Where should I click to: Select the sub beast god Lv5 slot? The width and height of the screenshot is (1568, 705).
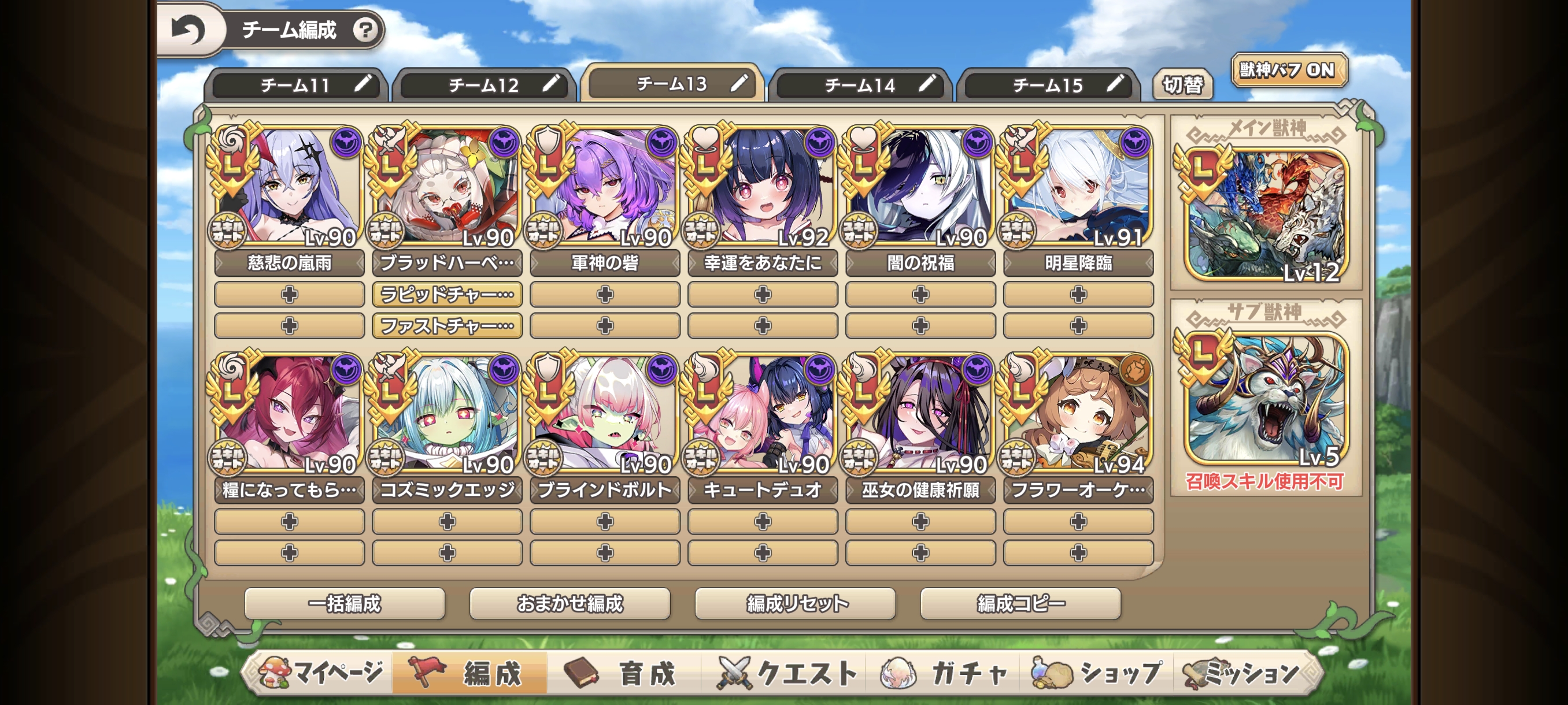pyautogui.click(x=1266, y=398)
